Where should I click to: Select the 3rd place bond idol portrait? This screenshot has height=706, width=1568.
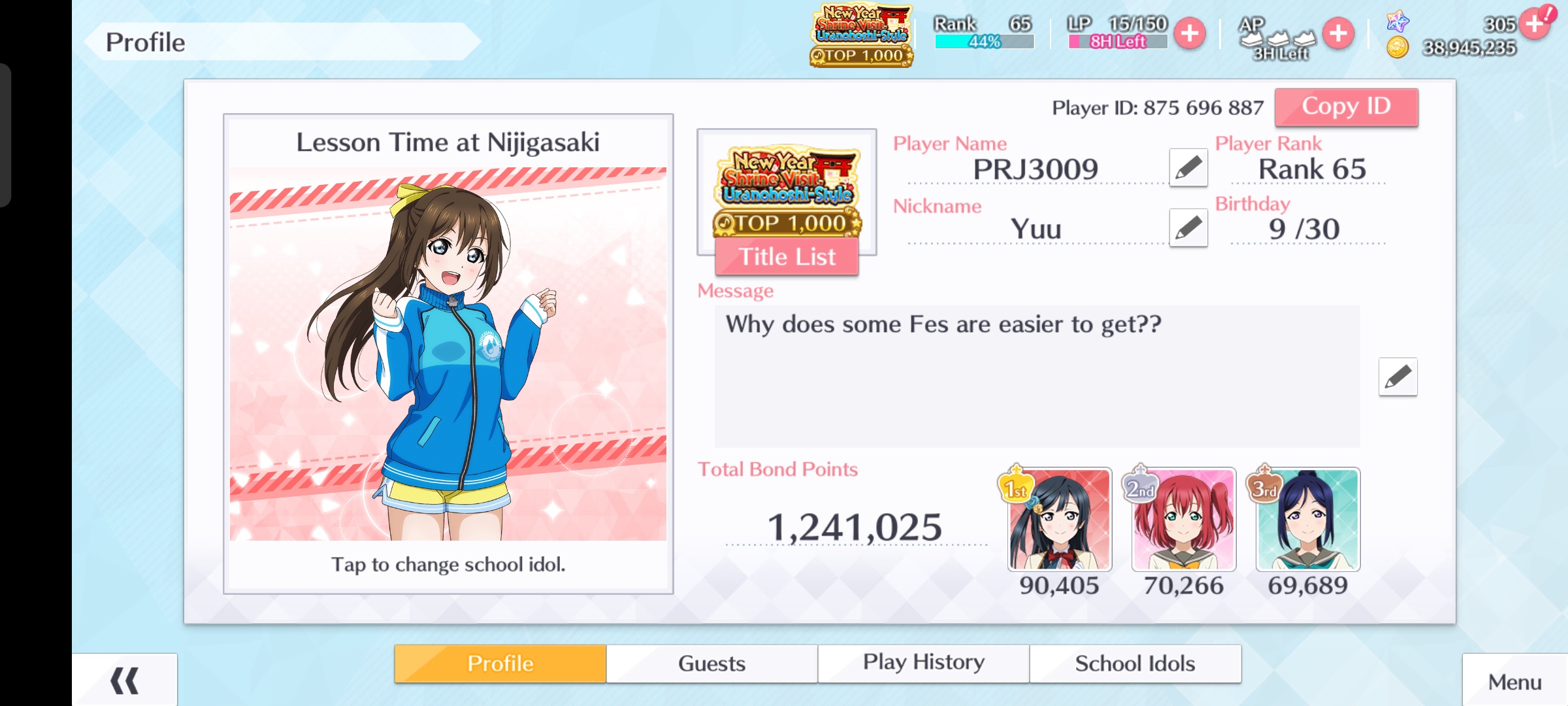click(1307, 520)
